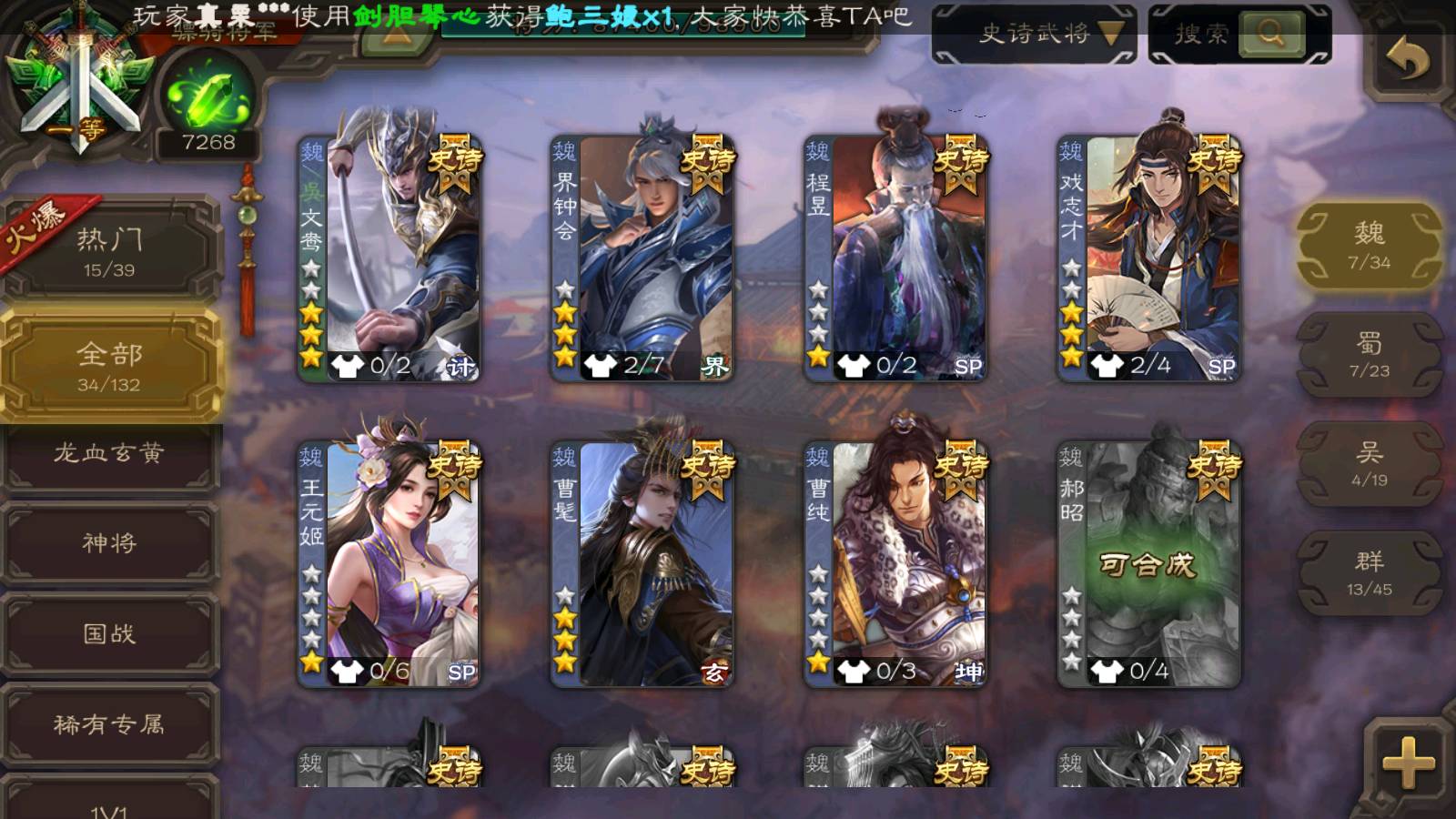Click the golden plus button
Screen dimensions: 1456x819
coord(1408,762)
